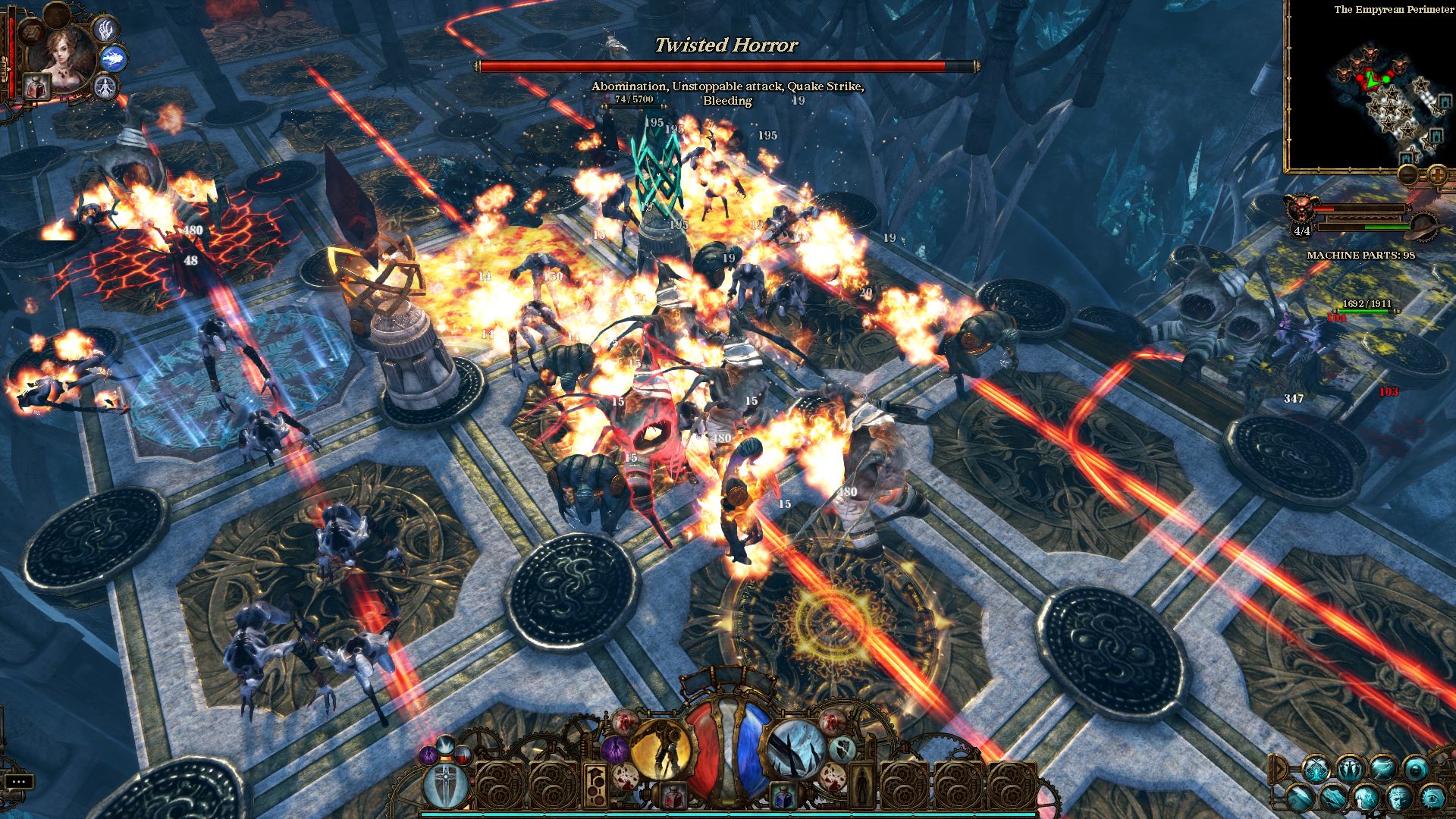
Task: Select Katarina's ghost figure stance icon
Action: (105, 86)
